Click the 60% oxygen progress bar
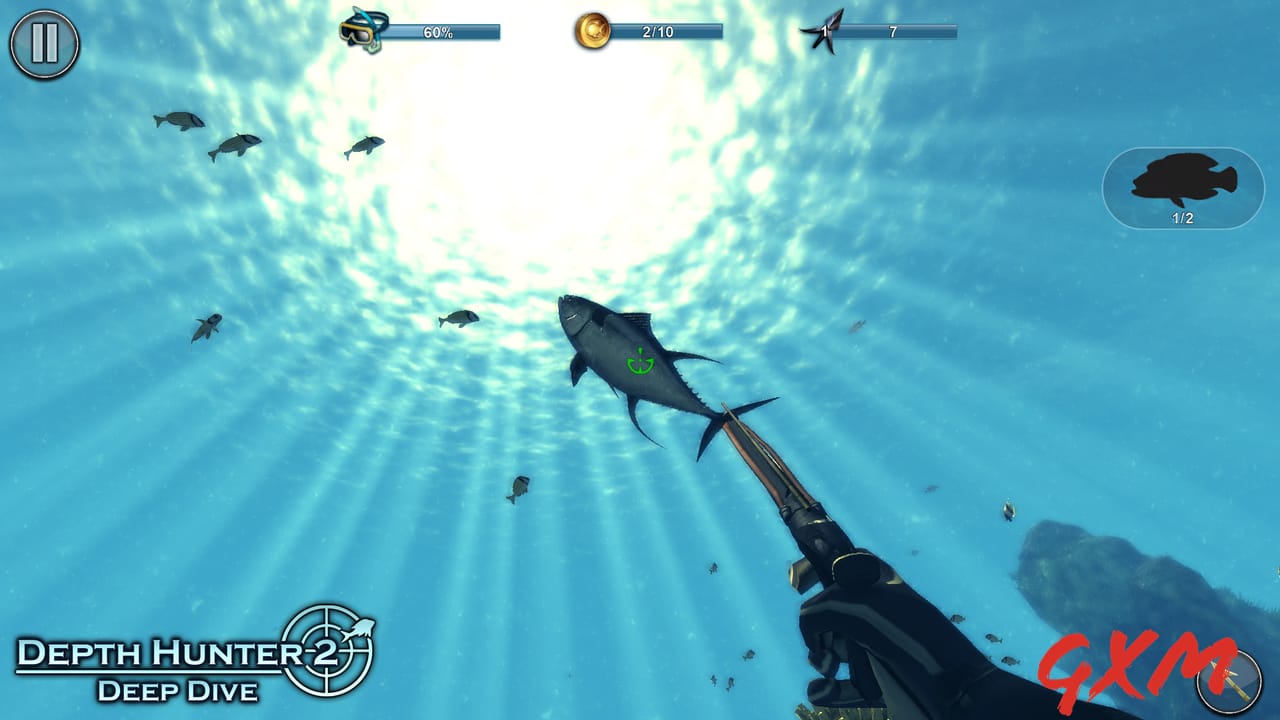The height and width of the screenshot is (720, 1280). pyautogui.click(x=440, y=30)
